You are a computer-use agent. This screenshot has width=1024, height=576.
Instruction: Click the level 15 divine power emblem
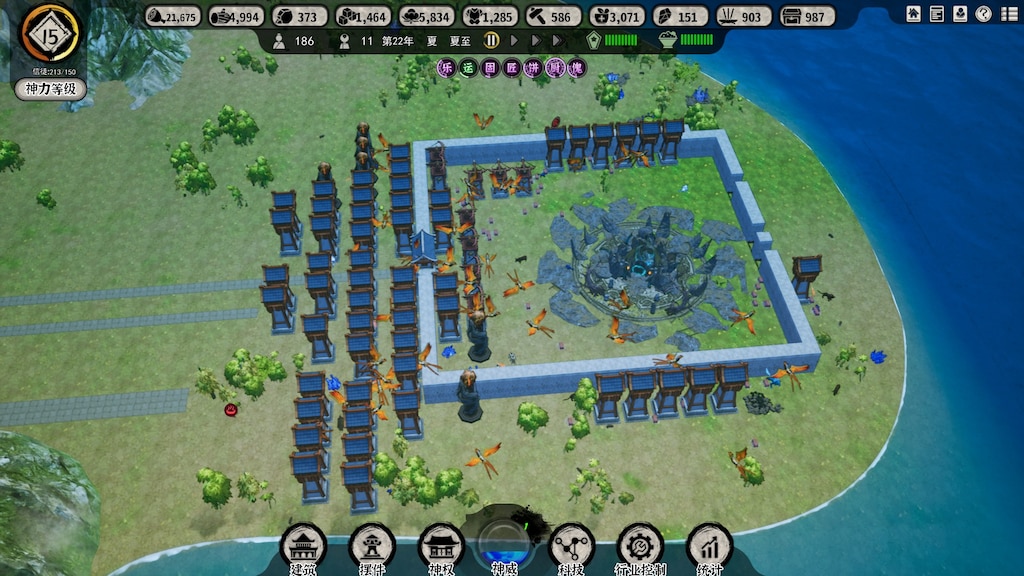point(50,33)
